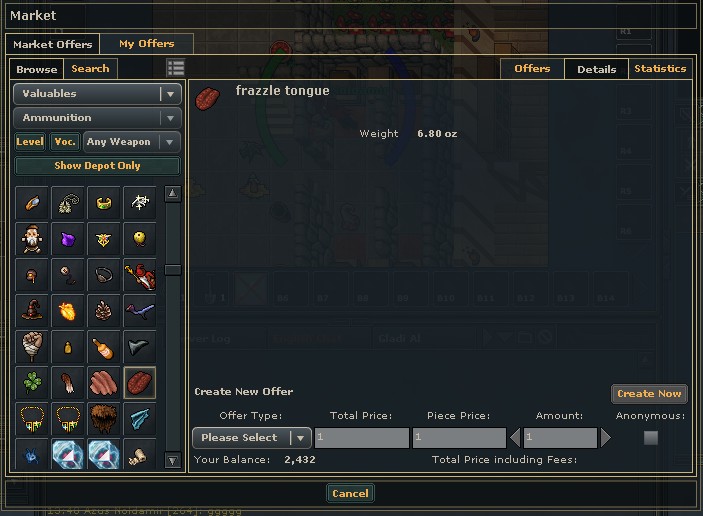Image resolution: width=703 pixels, height=516 pixels.
Task: Open the Please Select offer type dropdown
Action: (x=251, y=438)
